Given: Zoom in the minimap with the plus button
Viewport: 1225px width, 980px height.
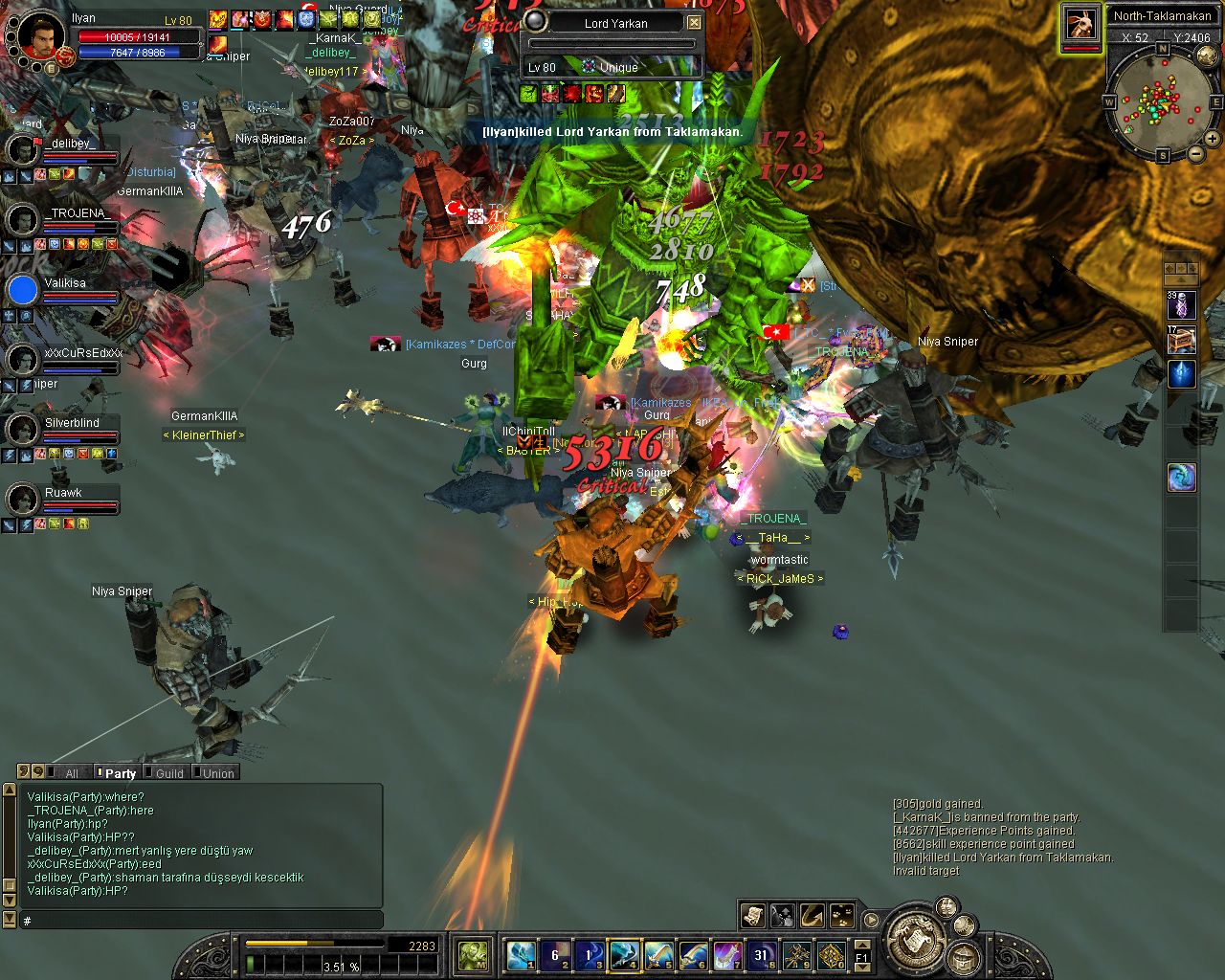Looking at the screenshot, I should point(1211,140).
